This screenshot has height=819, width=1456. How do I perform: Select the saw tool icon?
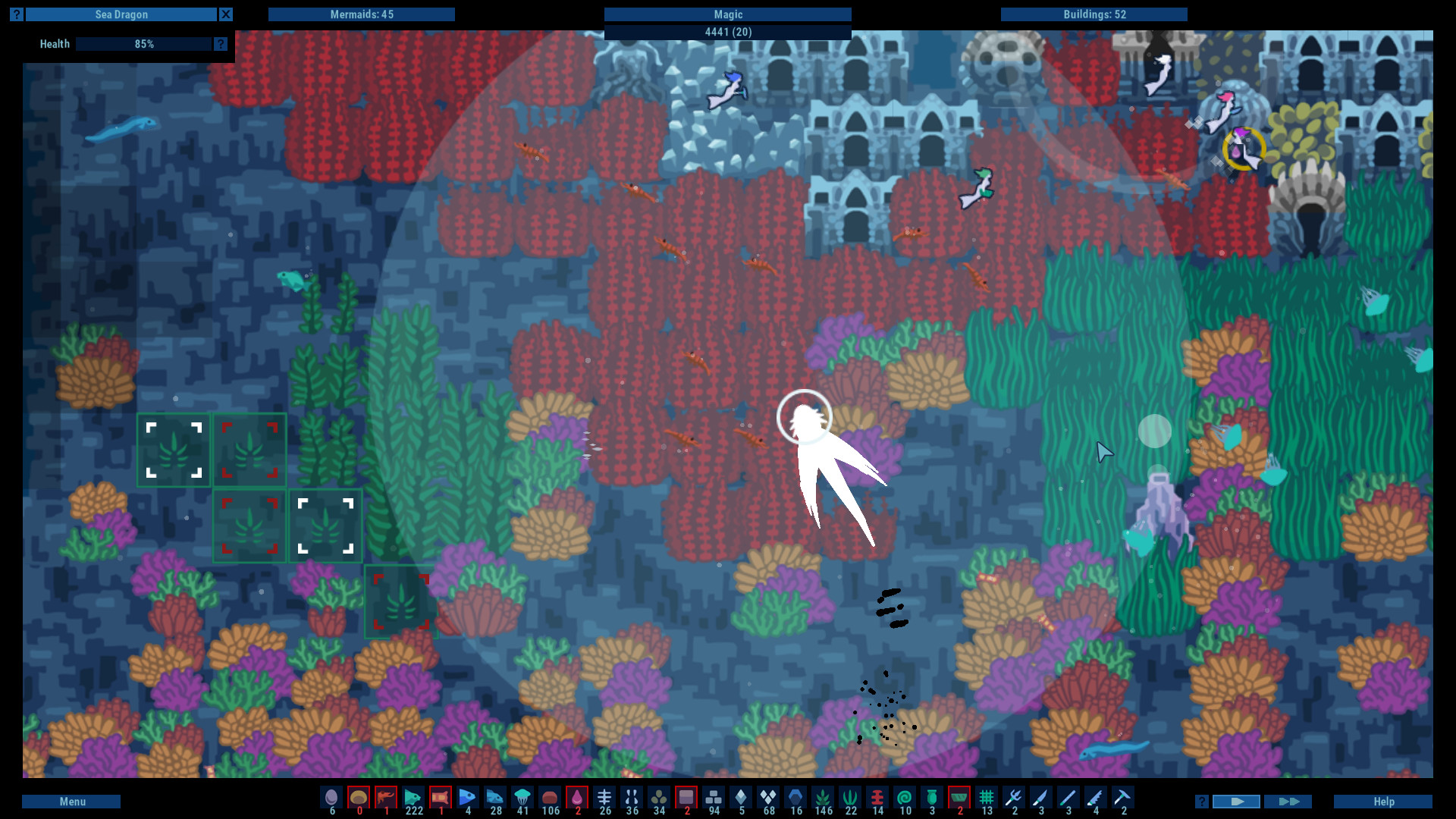coord(1094,799)
